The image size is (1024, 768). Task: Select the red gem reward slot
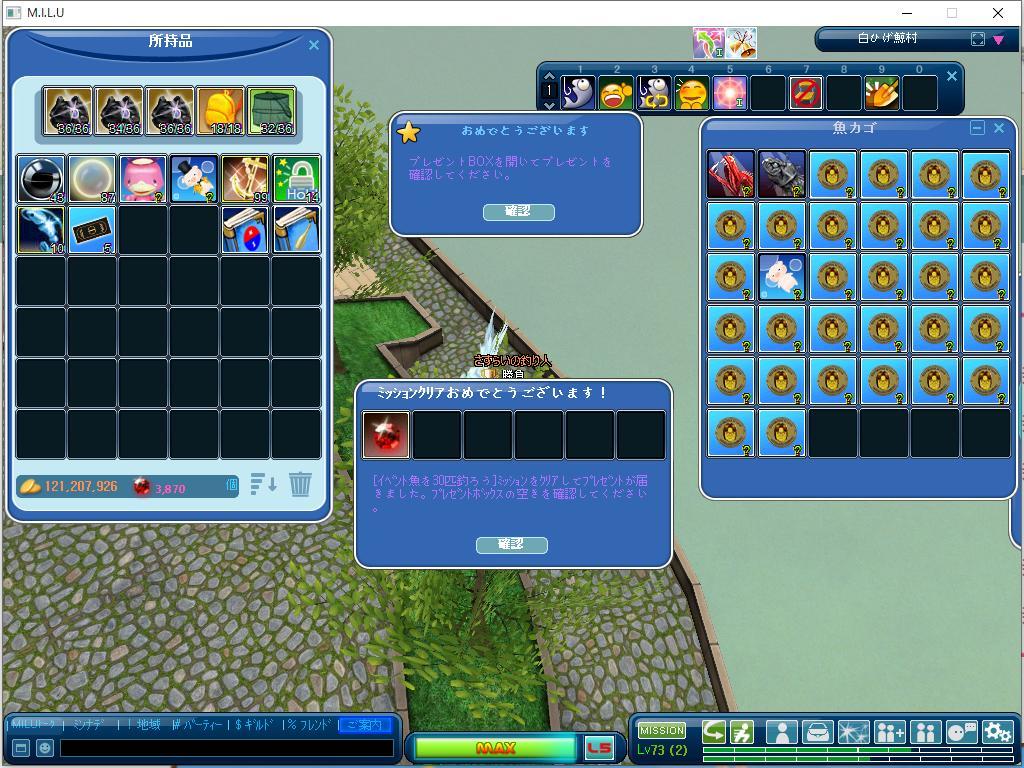pyautogui.click(x=386, y=435)
